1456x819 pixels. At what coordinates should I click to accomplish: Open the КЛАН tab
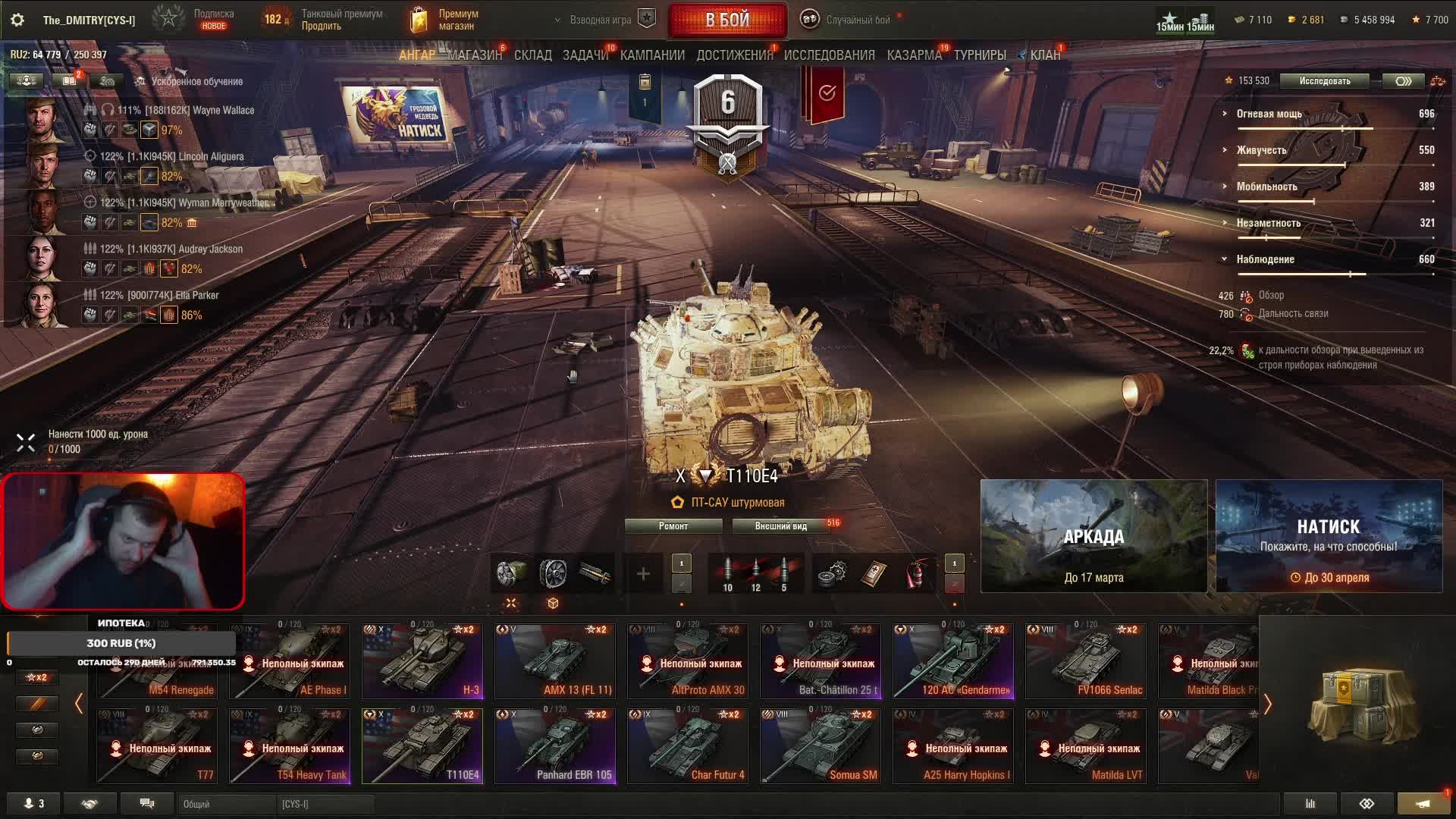(x=1044, y=55)
